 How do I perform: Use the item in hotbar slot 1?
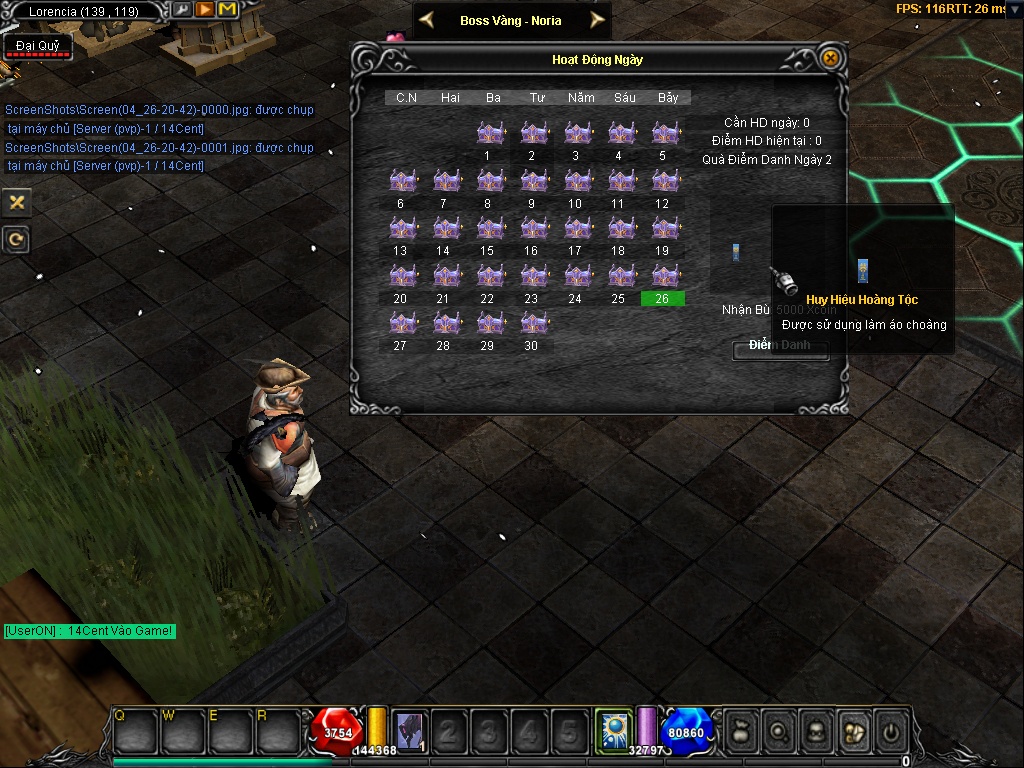(410, 732)
